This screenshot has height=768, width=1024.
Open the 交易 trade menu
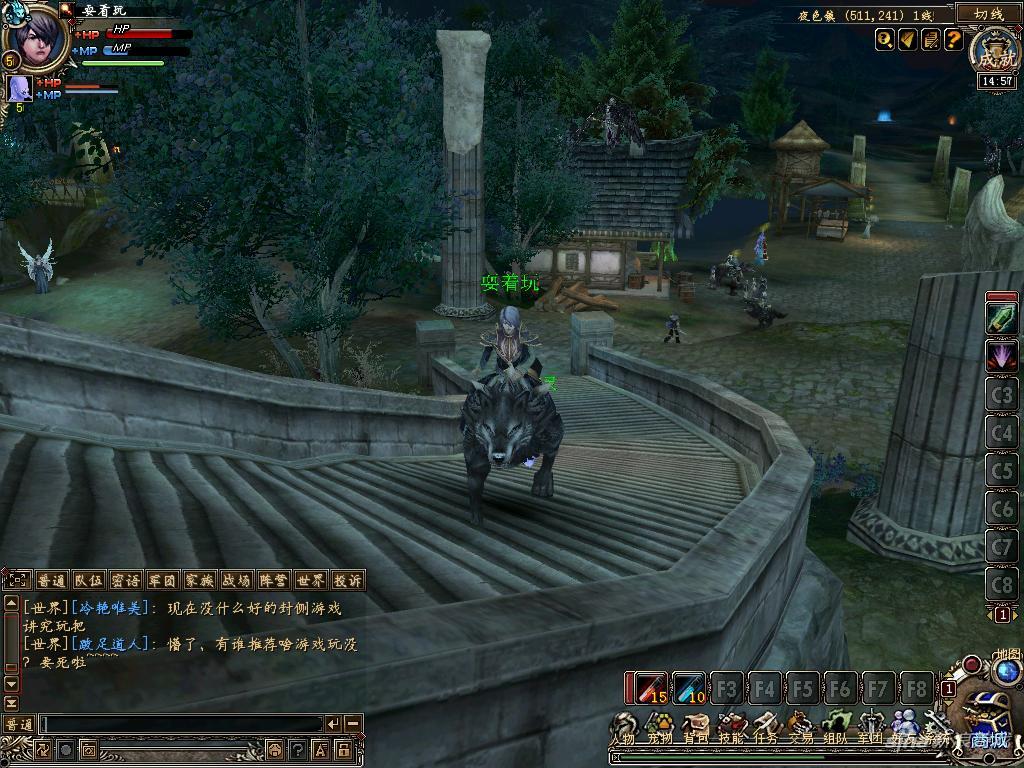[x=800, y=728]
